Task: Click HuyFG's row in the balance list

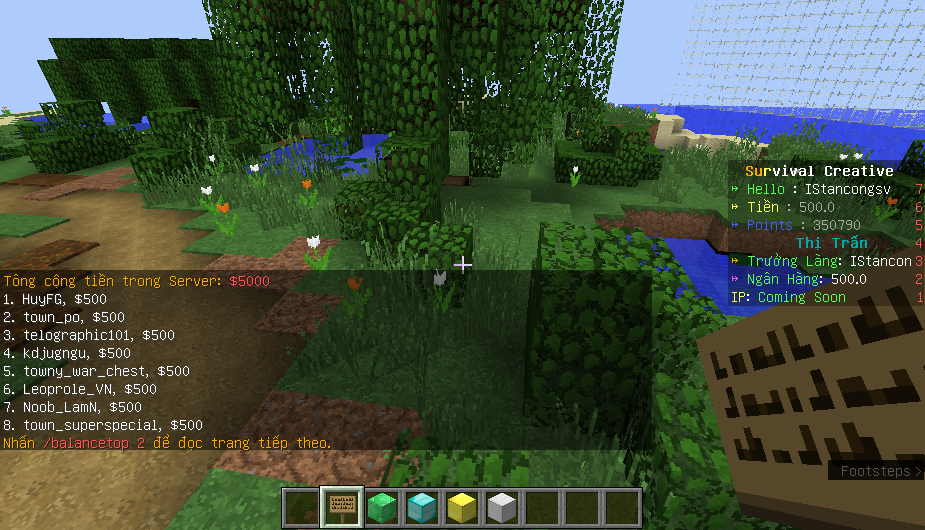Action: click(x=55, y=299)
